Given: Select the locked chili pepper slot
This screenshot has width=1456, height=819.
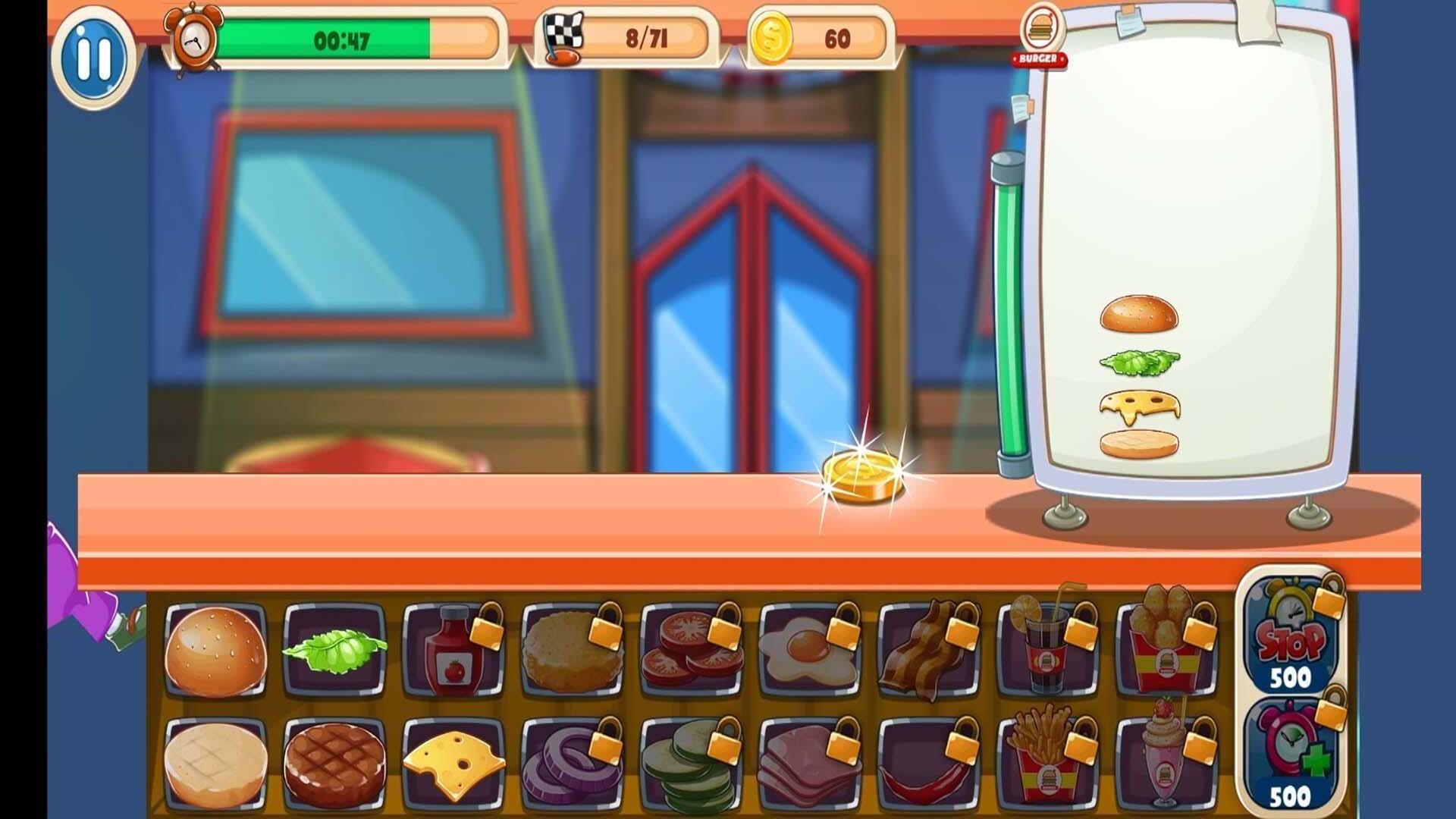Looking at the screenshot, I should click(928, 764).
